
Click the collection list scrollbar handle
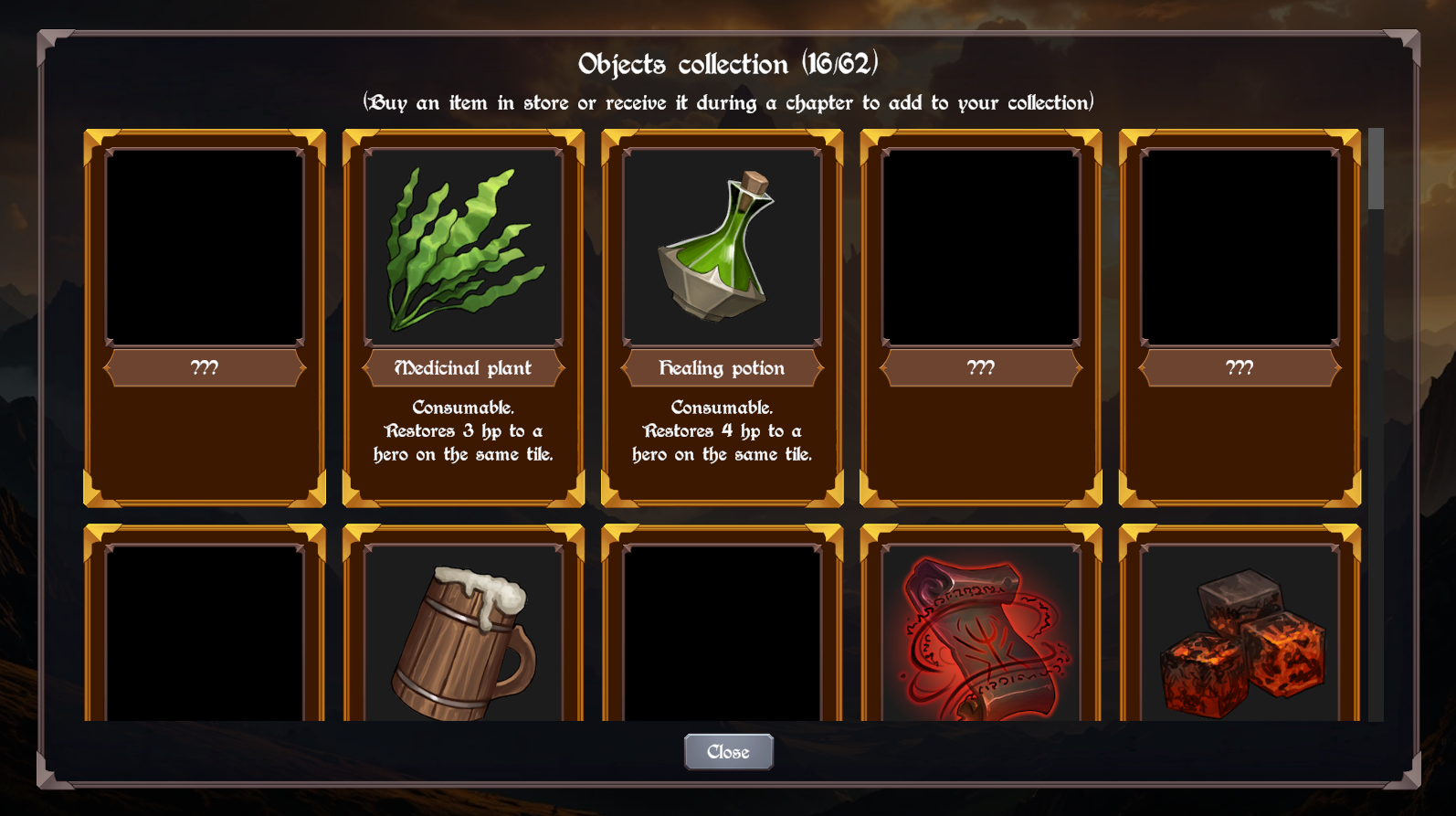[x=1376, y=169]
